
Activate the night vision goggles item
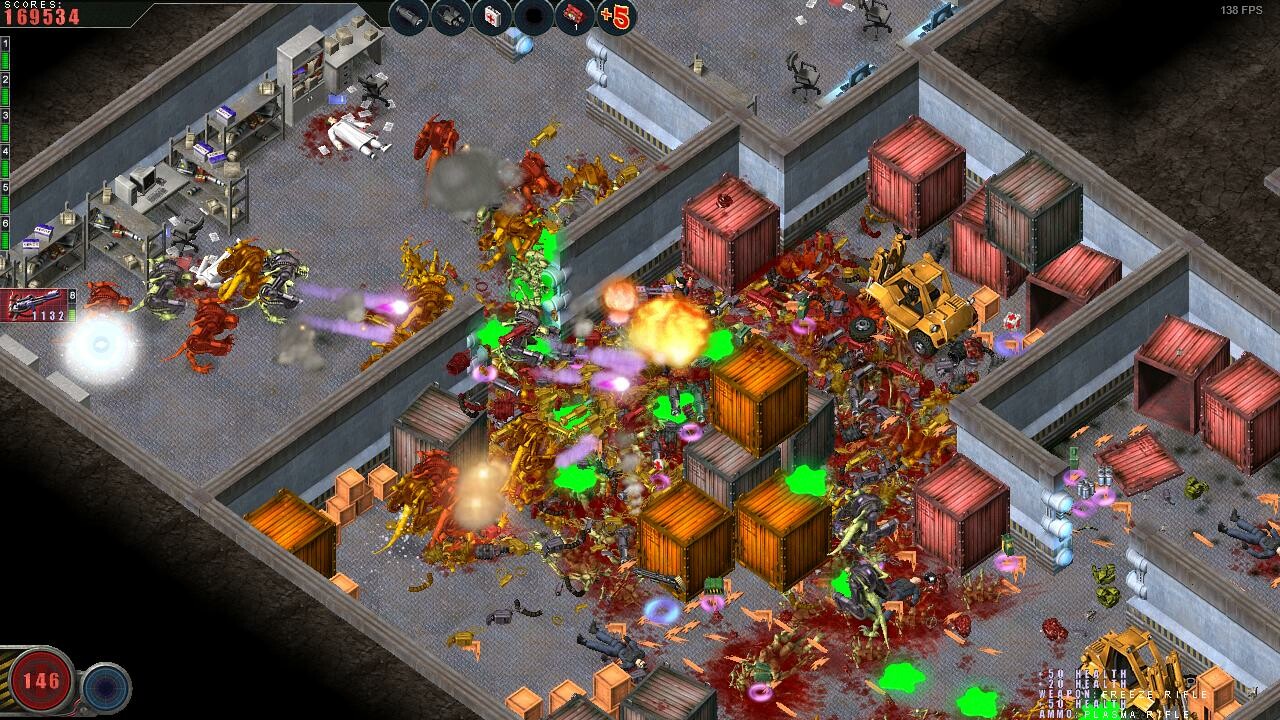tap(450, 16)
